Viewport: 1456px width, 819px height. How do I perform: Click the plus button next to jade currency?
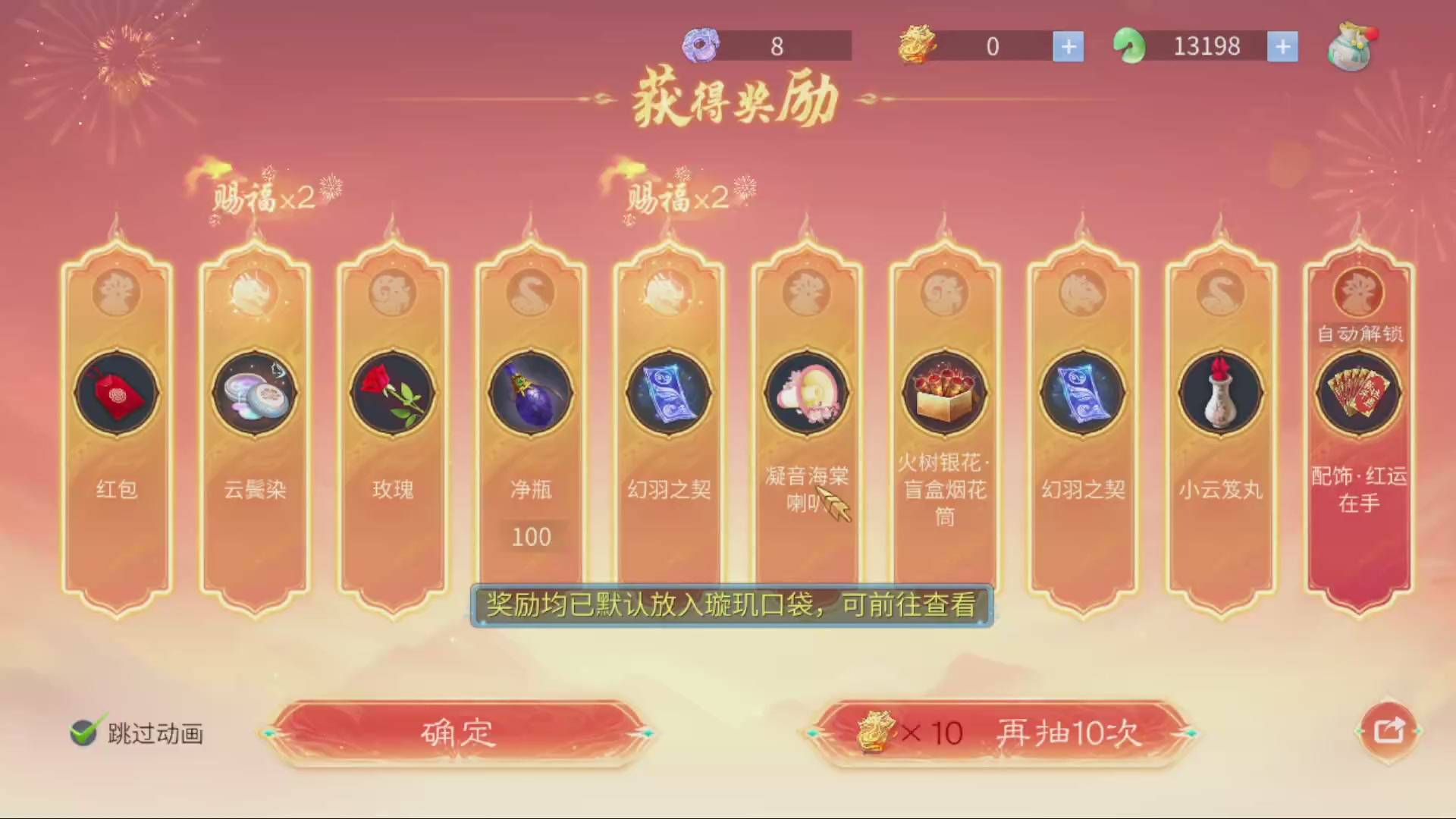(x=1283, y=45)
